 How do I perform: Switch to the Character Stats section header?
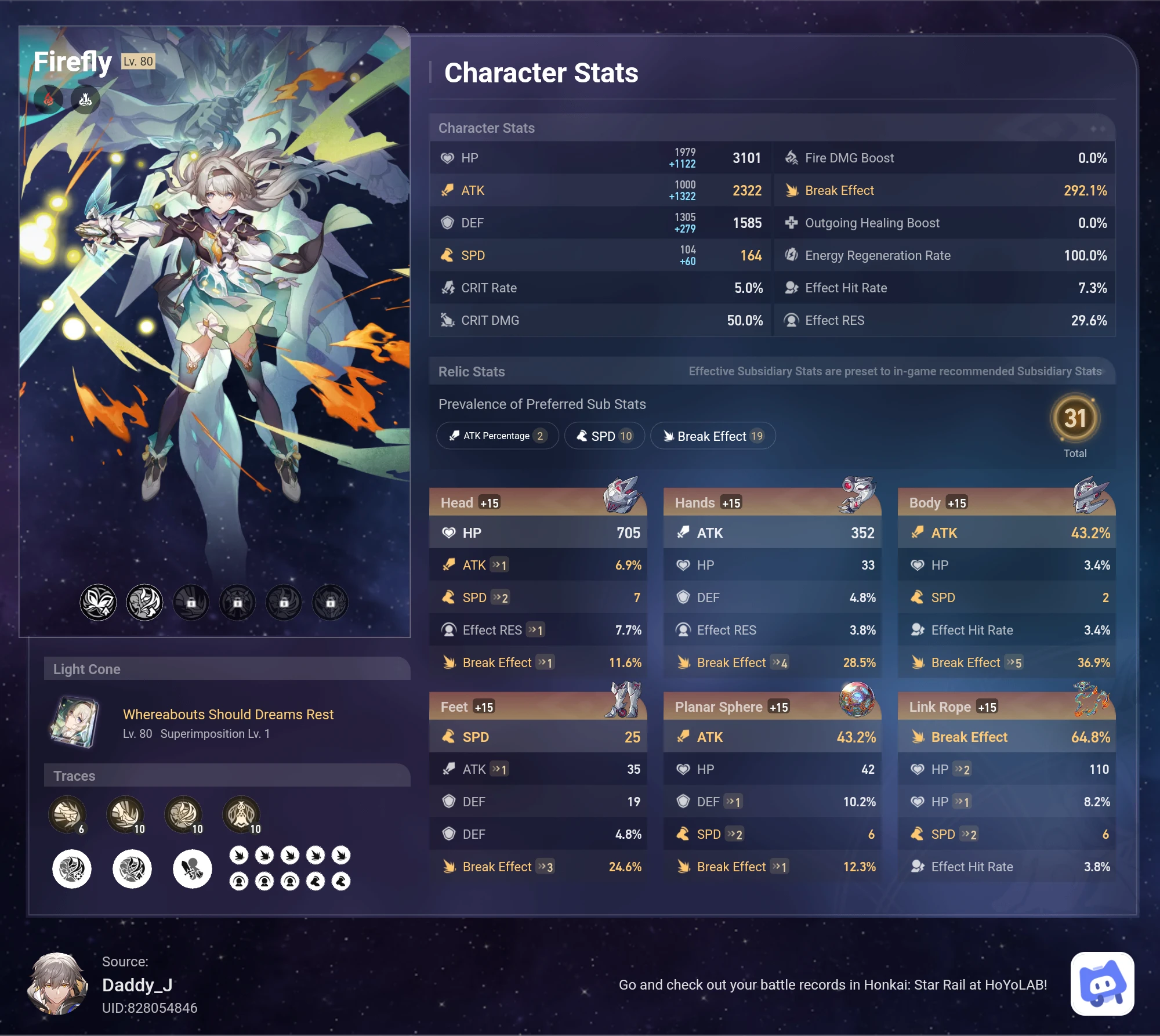pos(486,128)
